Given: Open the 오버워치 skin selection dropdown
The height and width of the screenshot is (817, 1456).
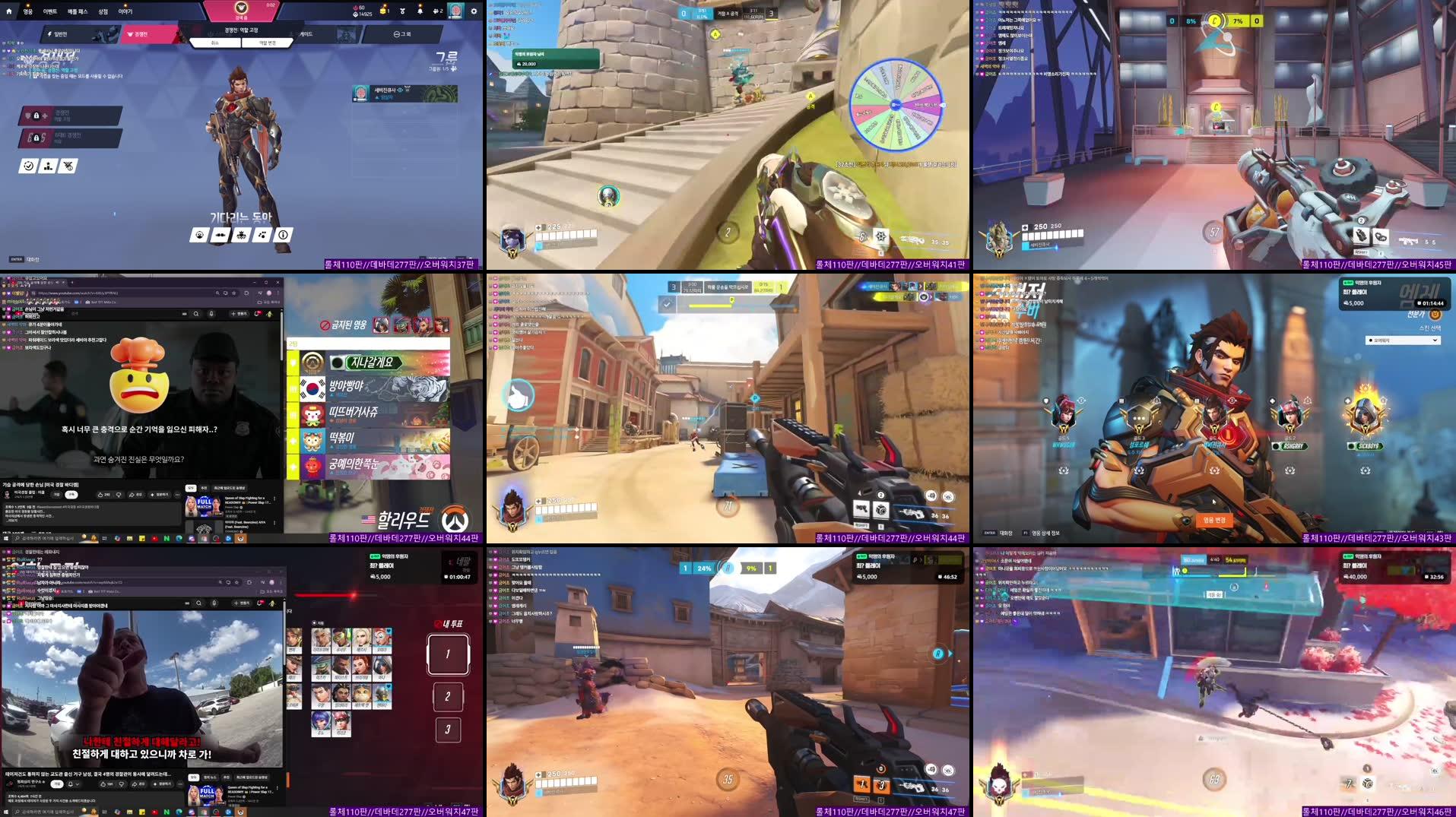Looking at the screenshot, I should pyautogui.click(x=1403, y=340).
